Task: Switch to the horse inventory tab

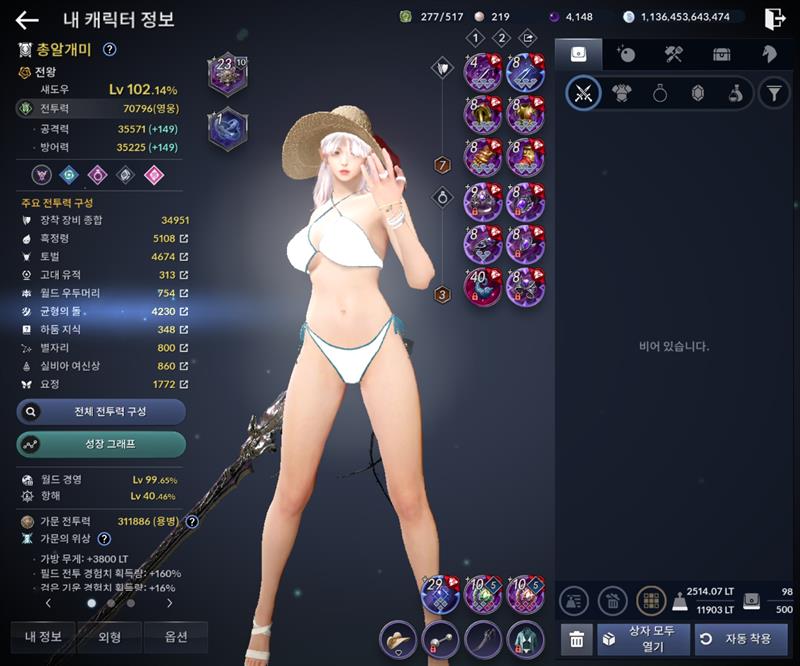Action: 768,54
